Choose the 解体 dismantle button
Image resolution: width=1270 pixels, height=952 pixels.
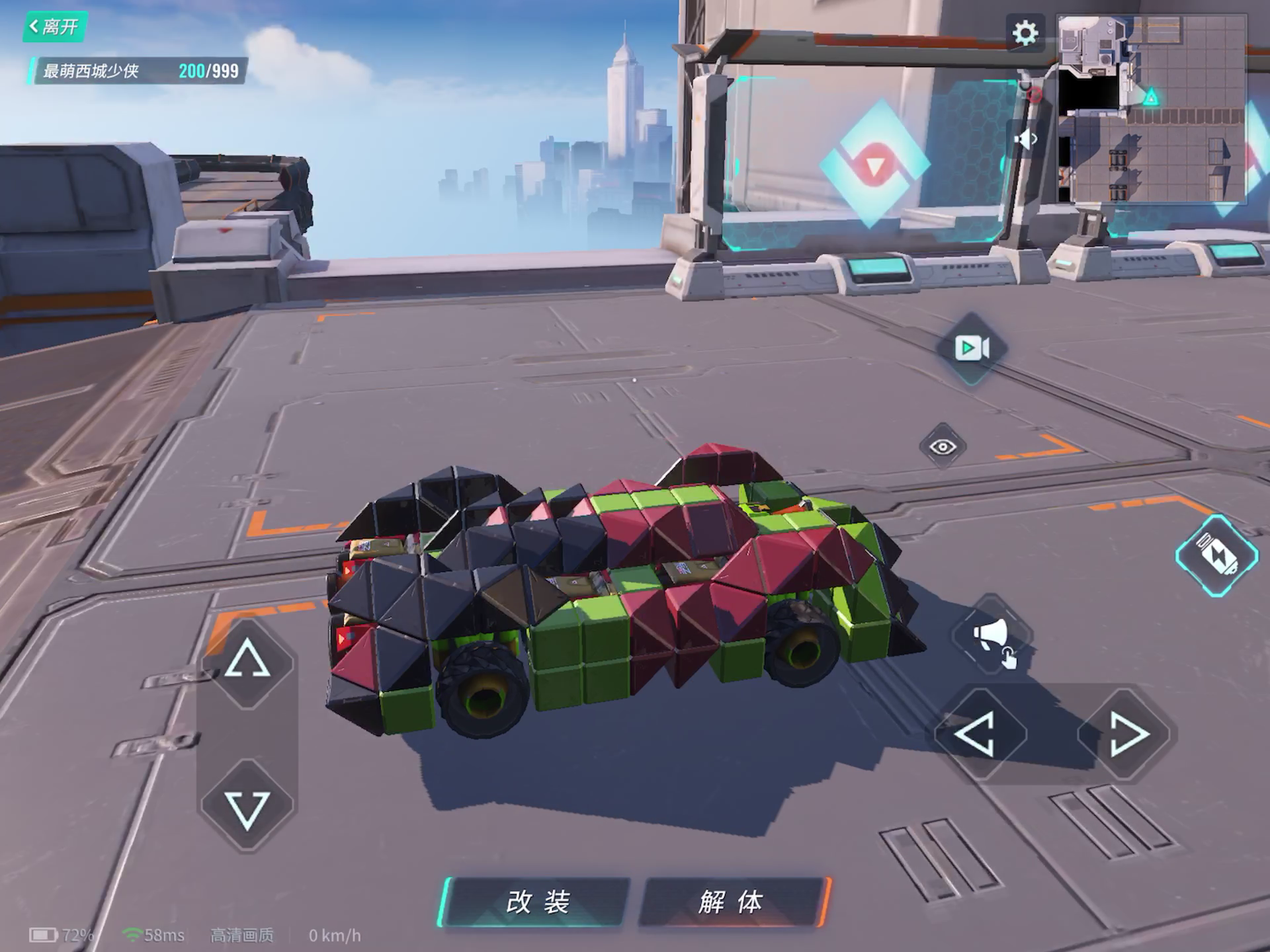(733, 902)
